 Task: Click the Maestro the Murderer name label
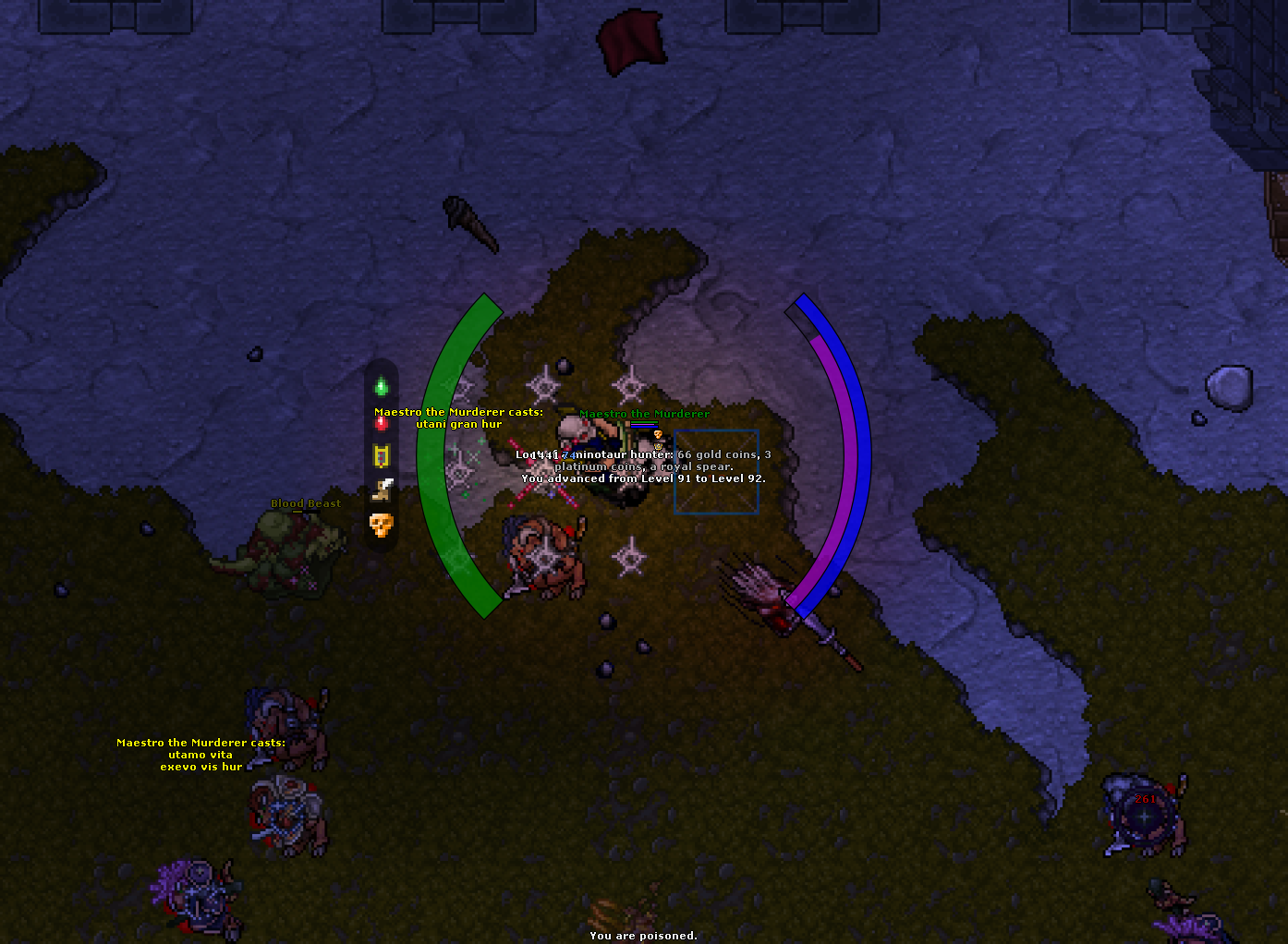pos(644,414)
